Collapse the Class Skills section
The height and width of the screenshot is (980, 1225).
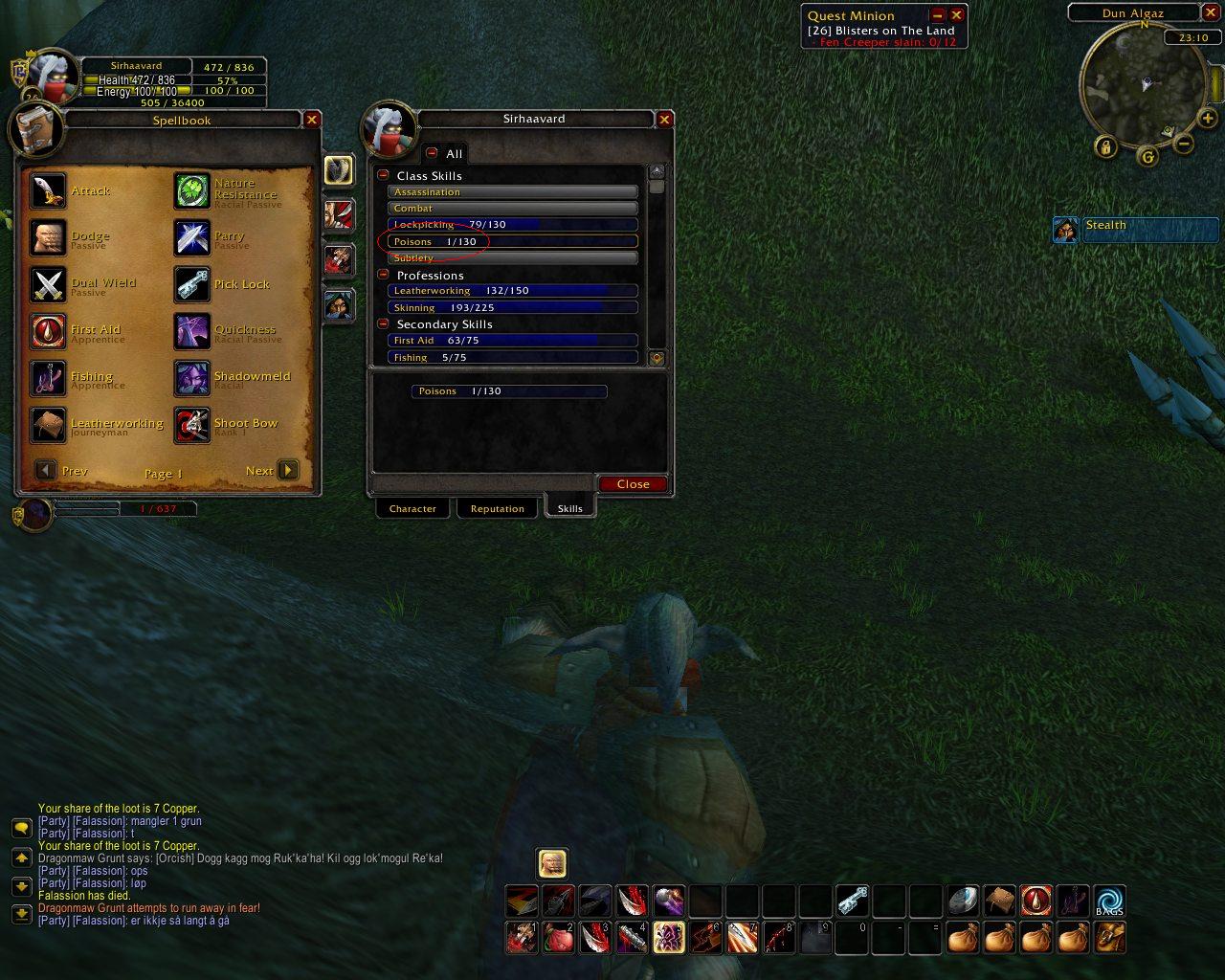point(384,175)
